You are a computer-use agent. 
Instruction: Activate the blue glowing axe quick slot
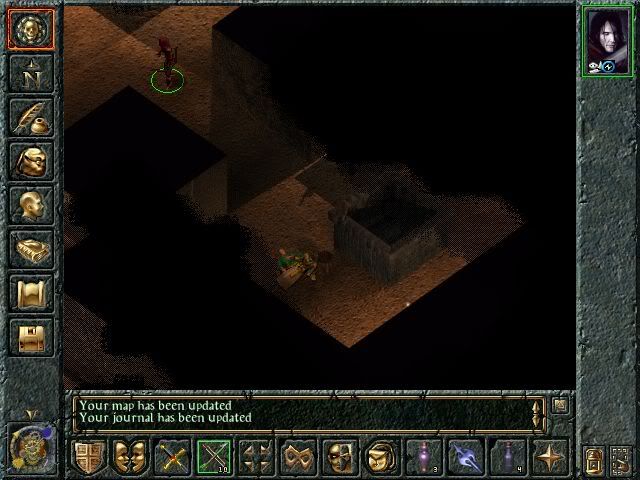coord(466,458)
